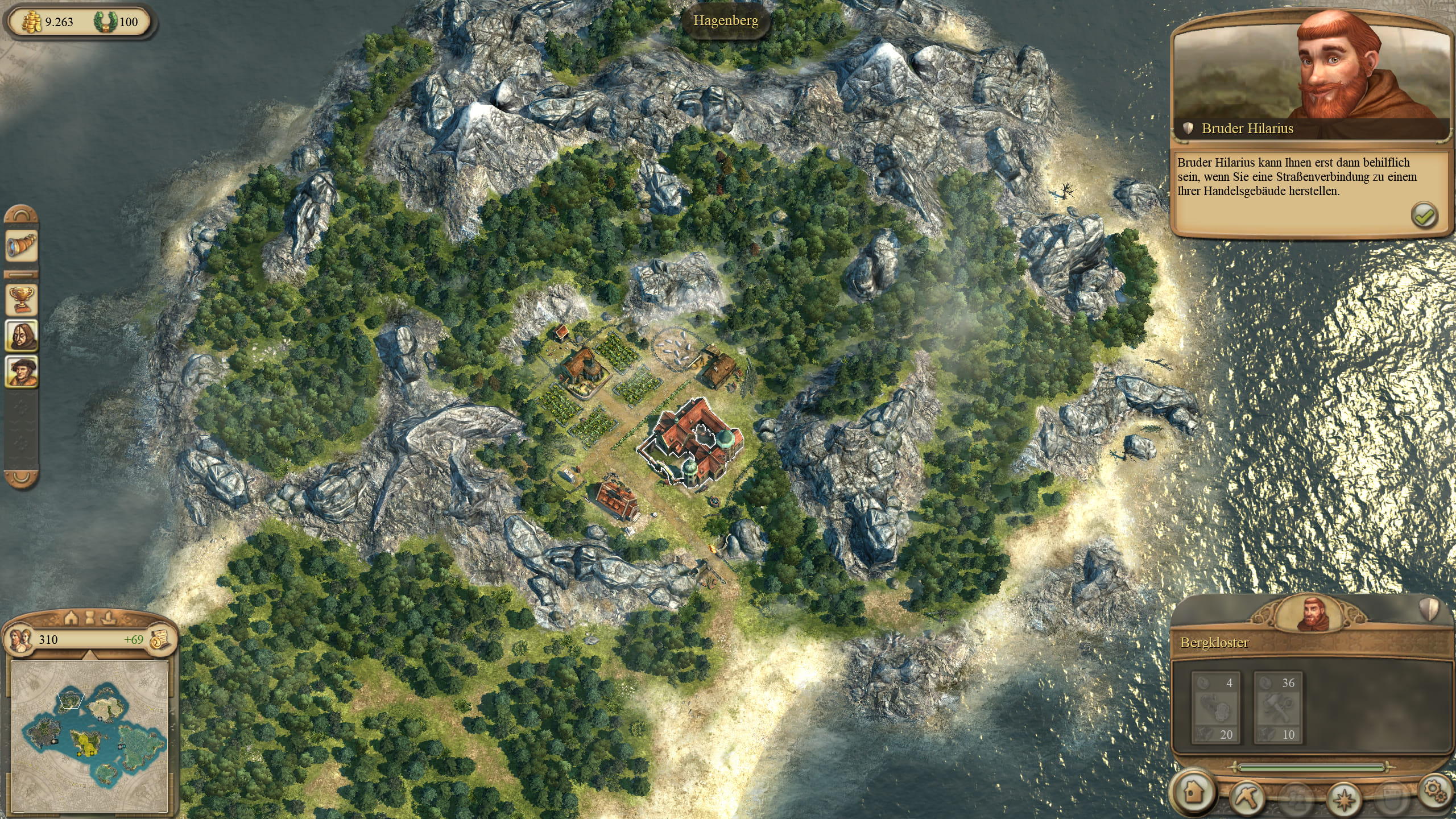Select the rope trade slot priced 4
Viewport: 1456px width, 819px height.
1215,708
